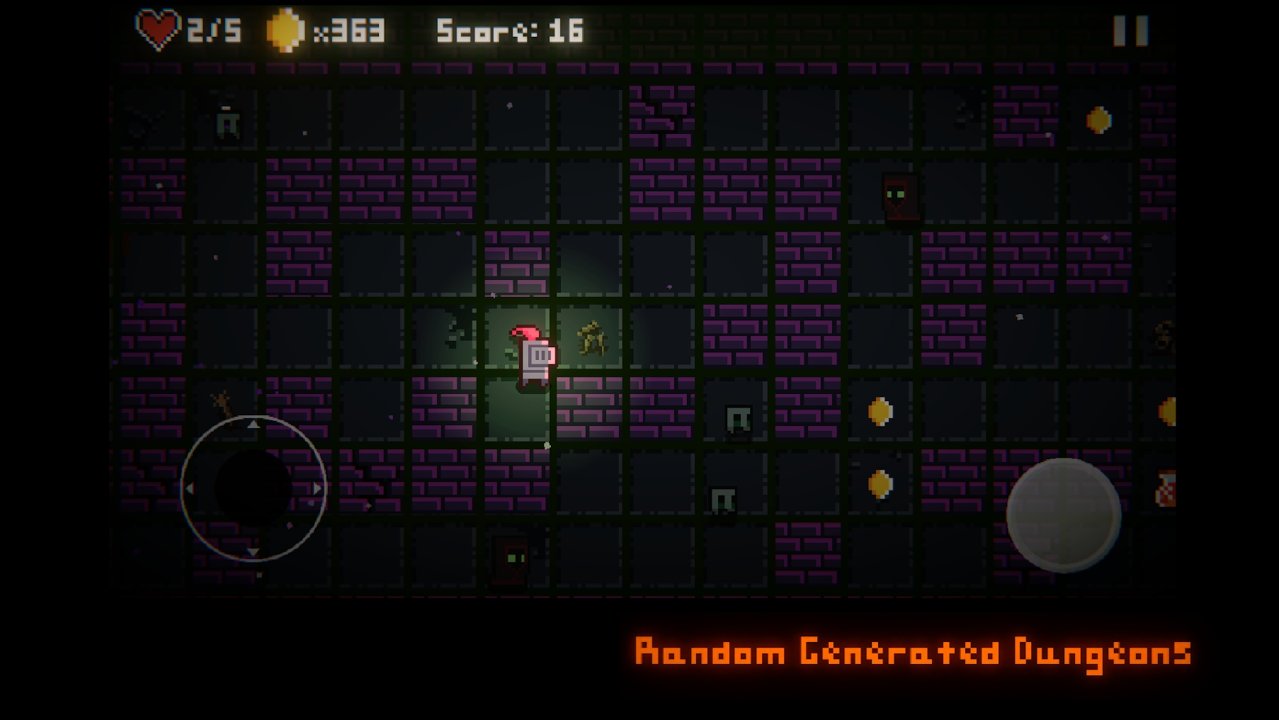
Task: Tap the virtual joystick's up arrow
Action: point(253,425)
